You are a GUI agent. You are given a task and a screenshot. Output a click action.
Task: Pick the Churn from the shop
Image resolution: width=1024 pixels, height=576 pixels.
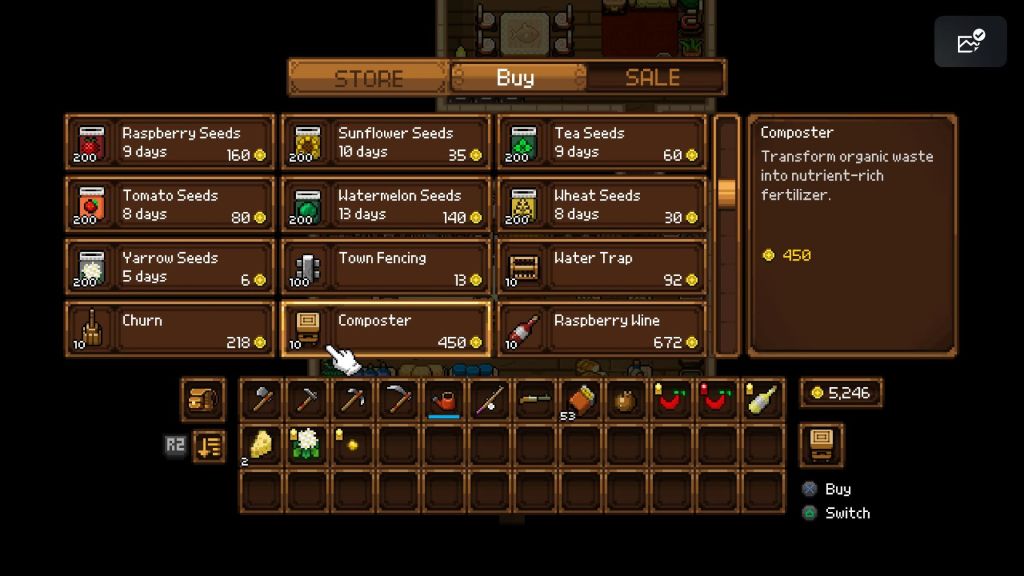coord(170,330)
